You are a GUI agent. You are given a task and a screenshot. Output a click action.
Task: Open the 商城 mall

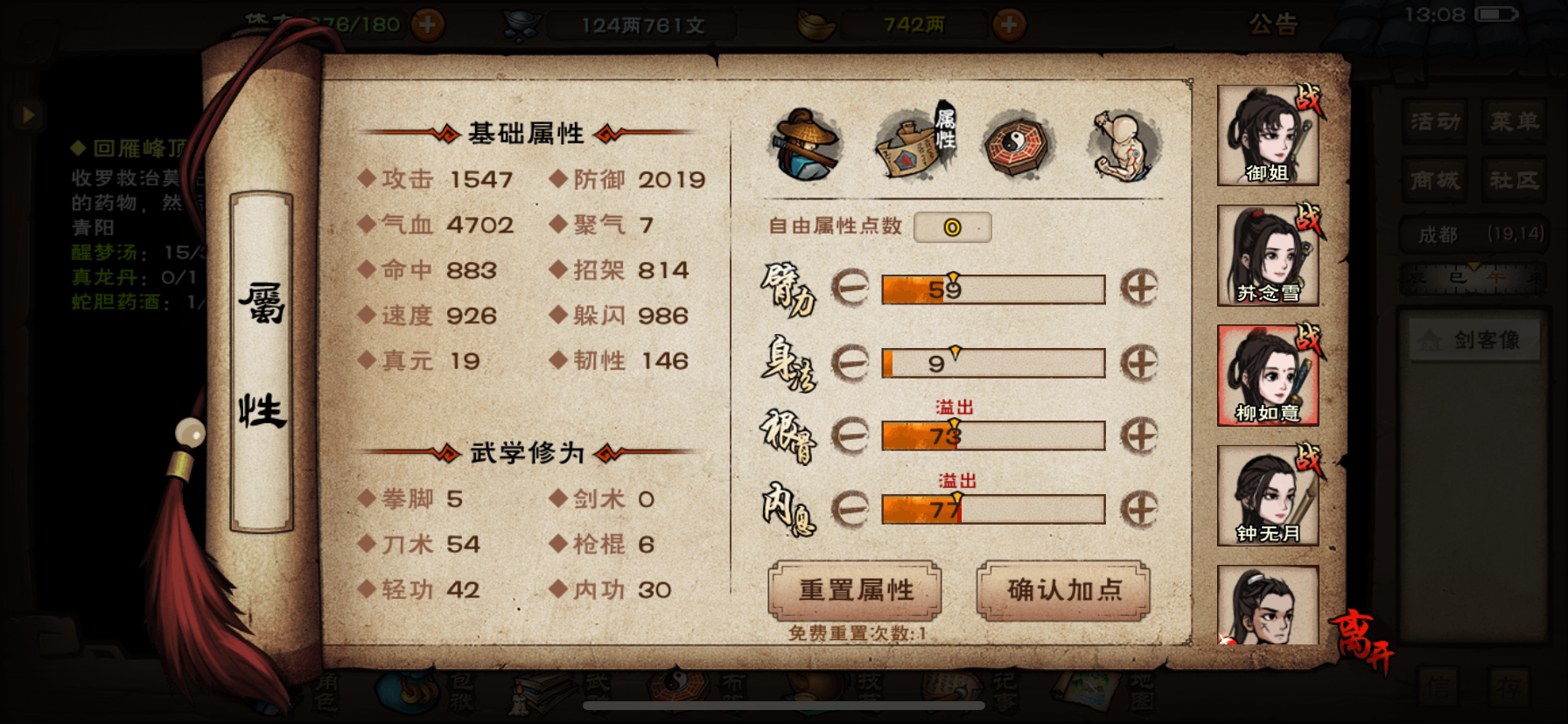coord(1435,181)
